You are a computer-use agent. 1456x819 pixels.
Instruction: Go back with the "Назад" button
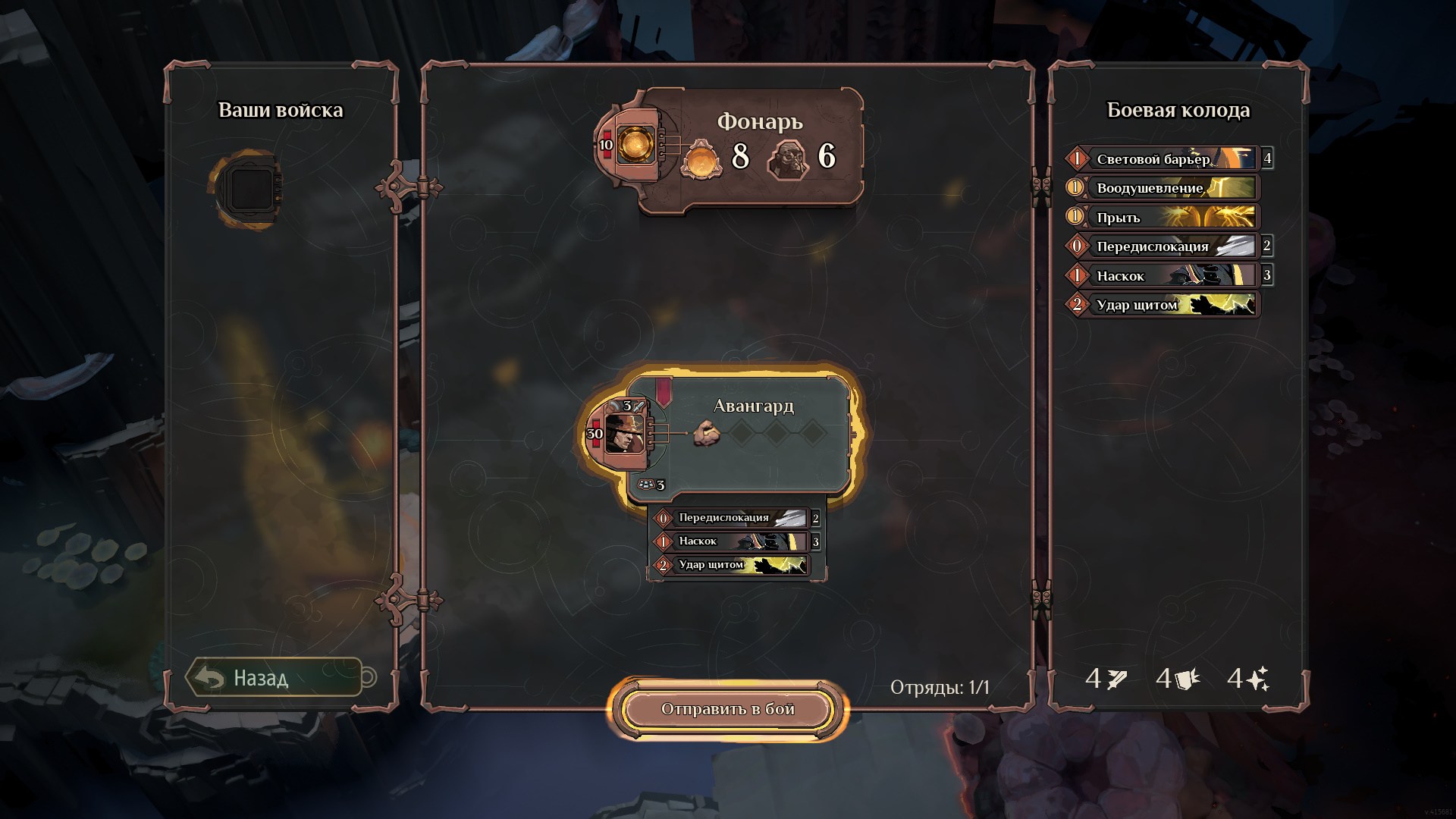coord(275,677)
